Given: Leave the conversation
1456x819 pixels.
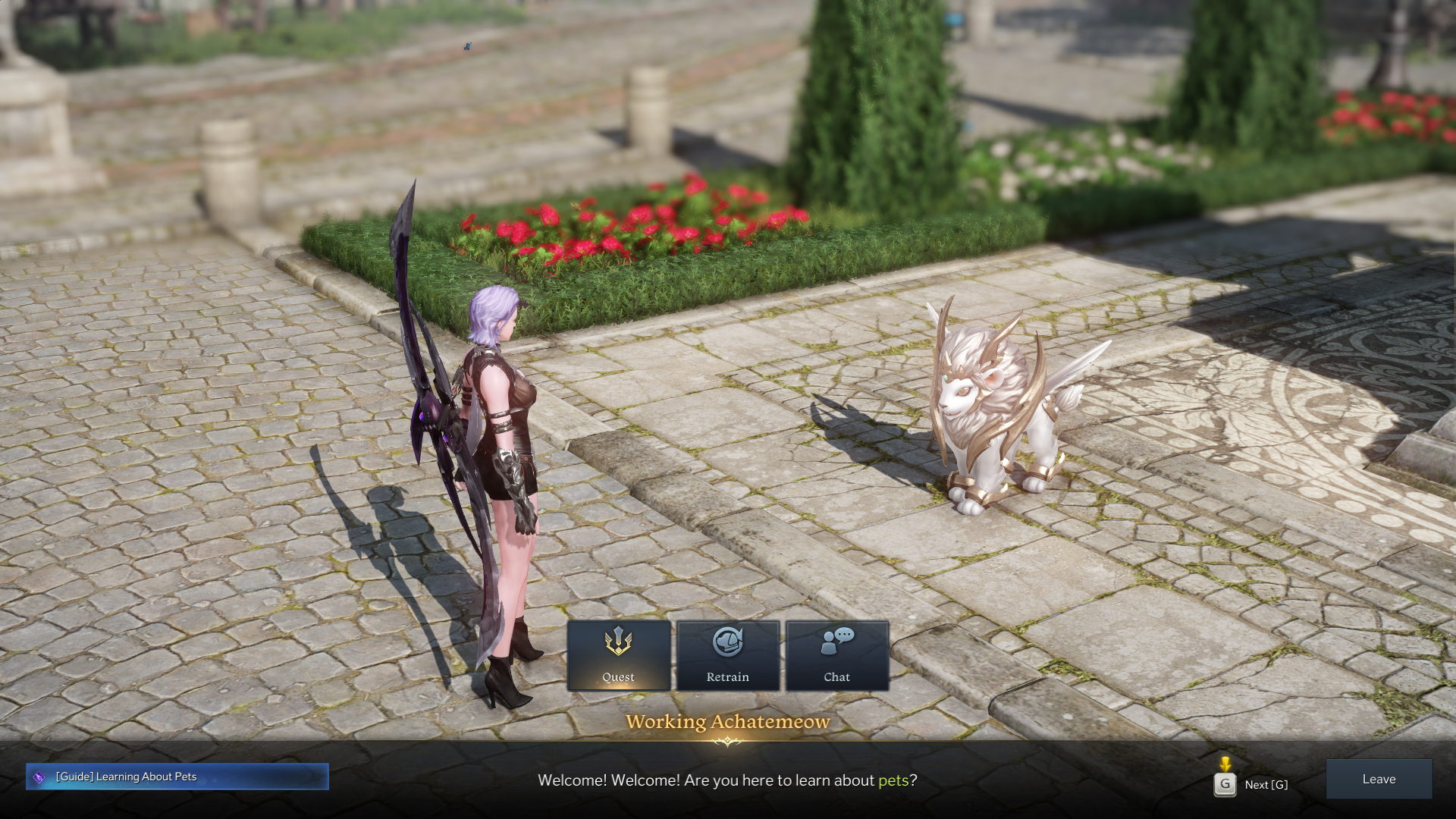Looking at the screenshot, I should 1378,780.
